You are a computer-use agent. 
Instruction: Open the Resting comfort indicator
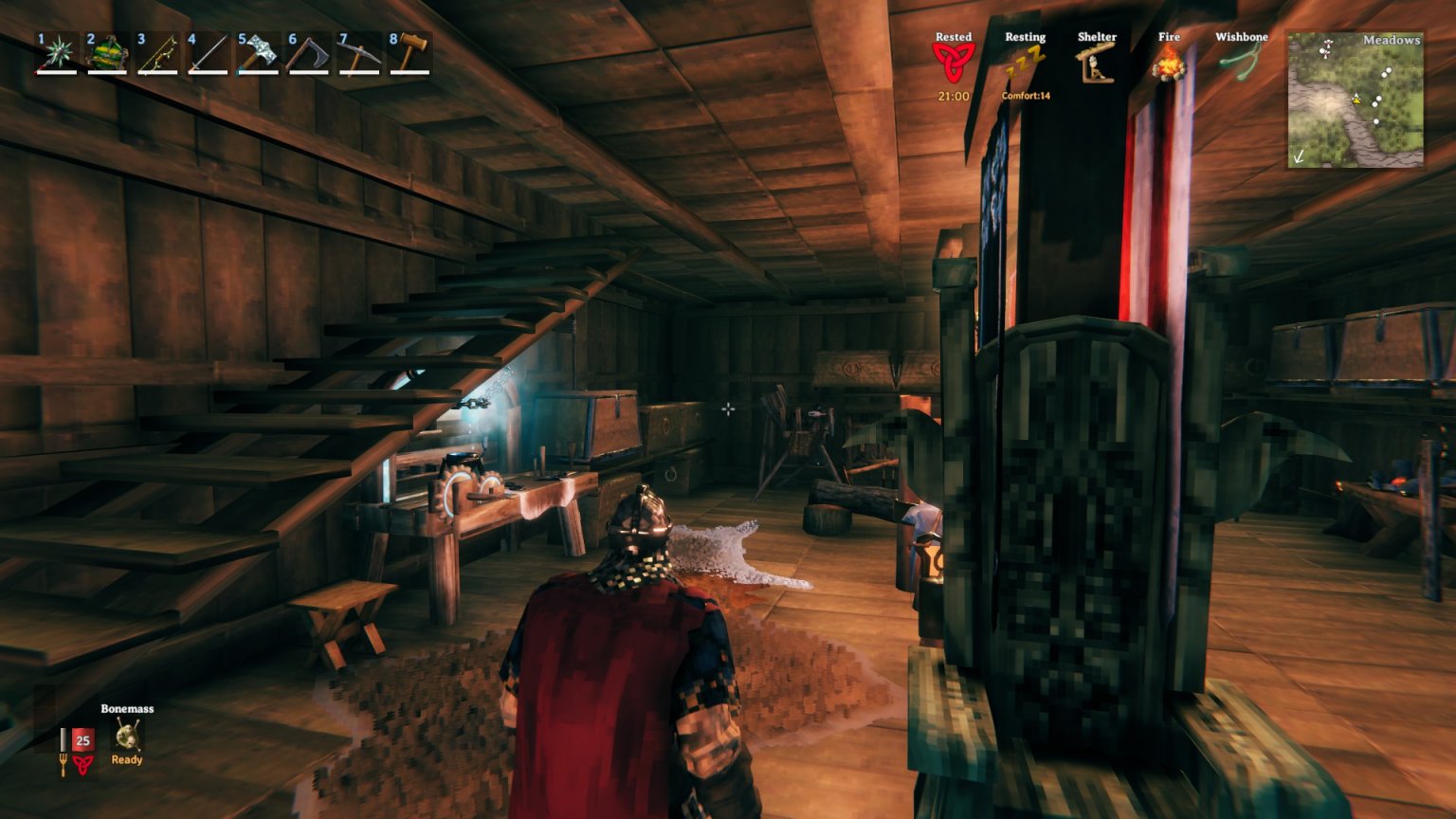point(1026,59)
